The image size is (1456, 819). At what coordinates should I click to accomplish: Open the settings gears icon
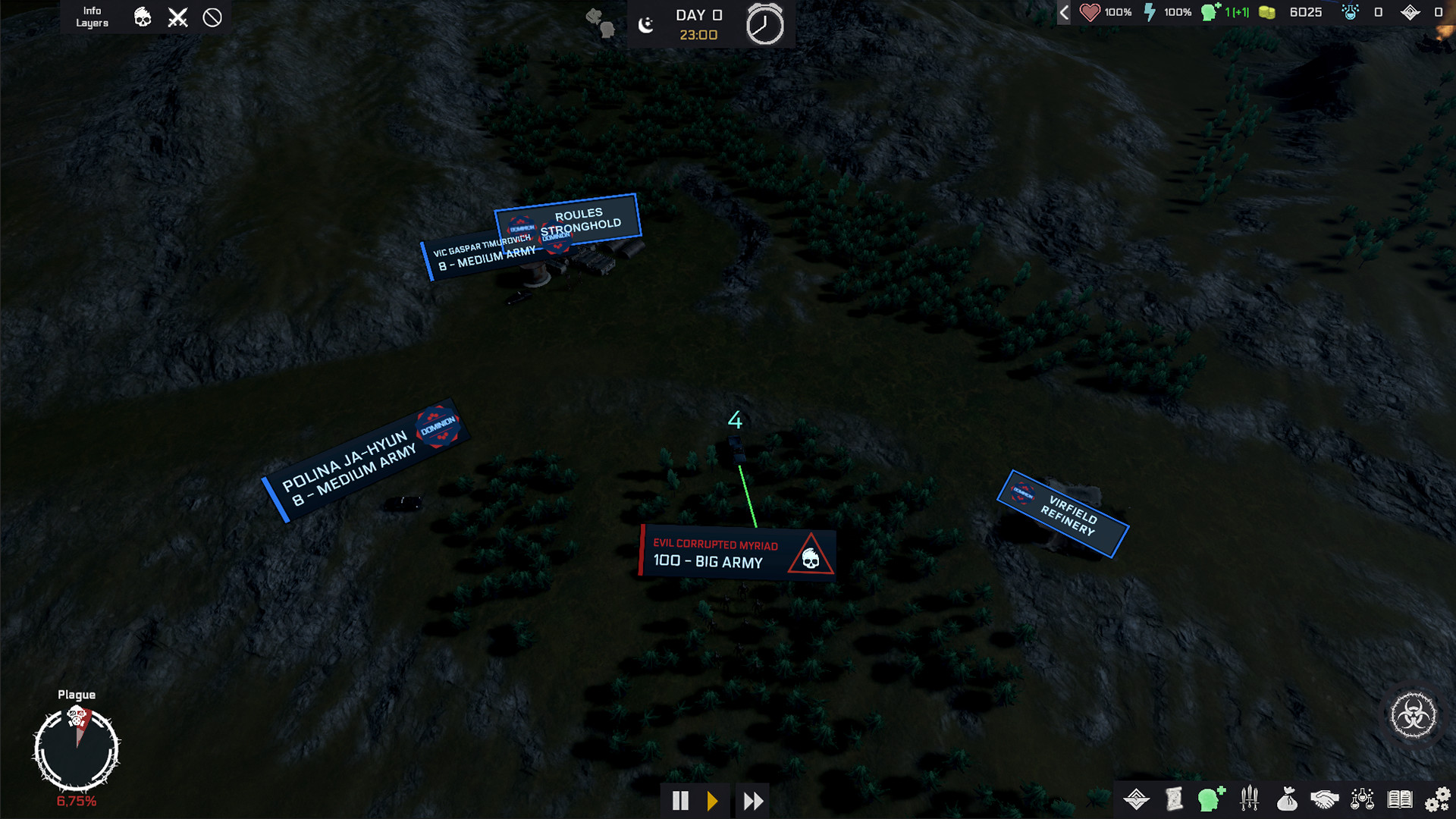tap(1438, 800)
